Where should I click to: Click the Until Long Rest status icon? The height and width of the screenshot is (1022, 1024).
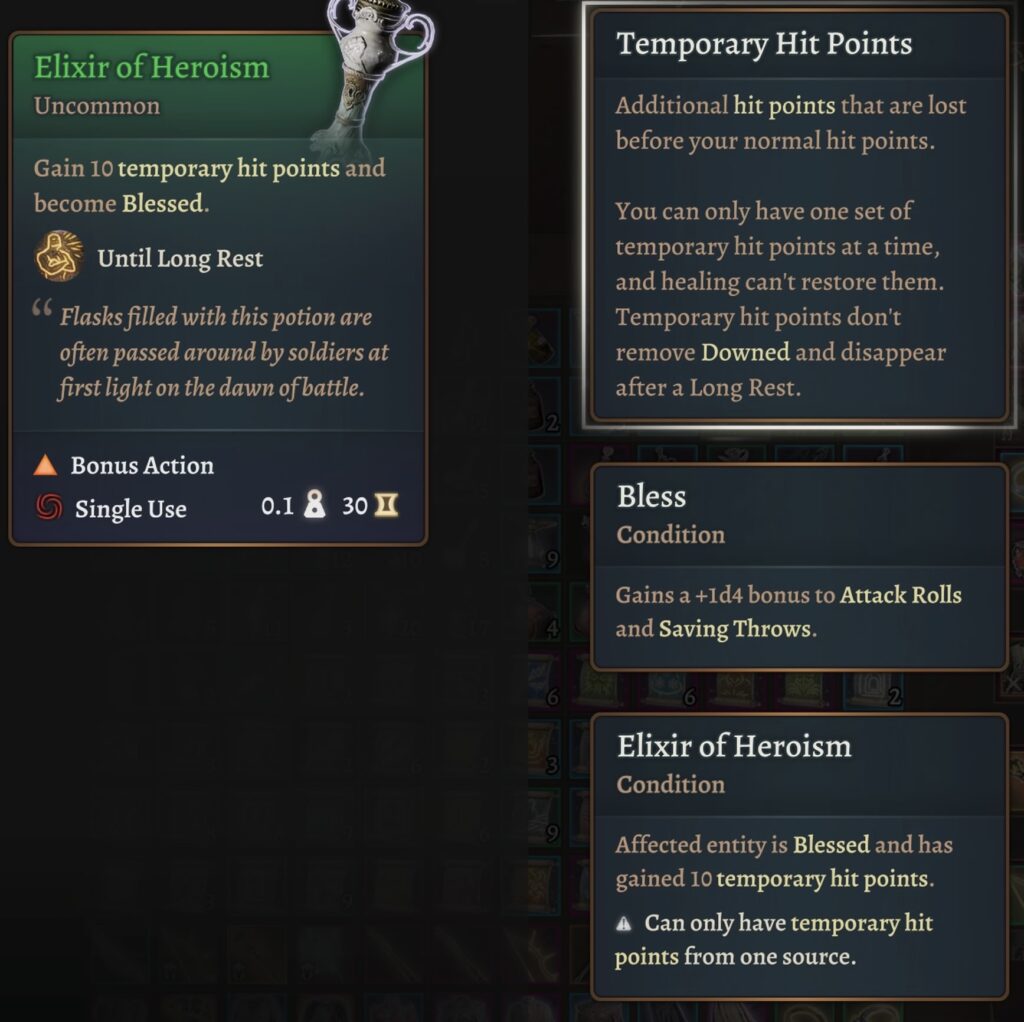[59, 257]
